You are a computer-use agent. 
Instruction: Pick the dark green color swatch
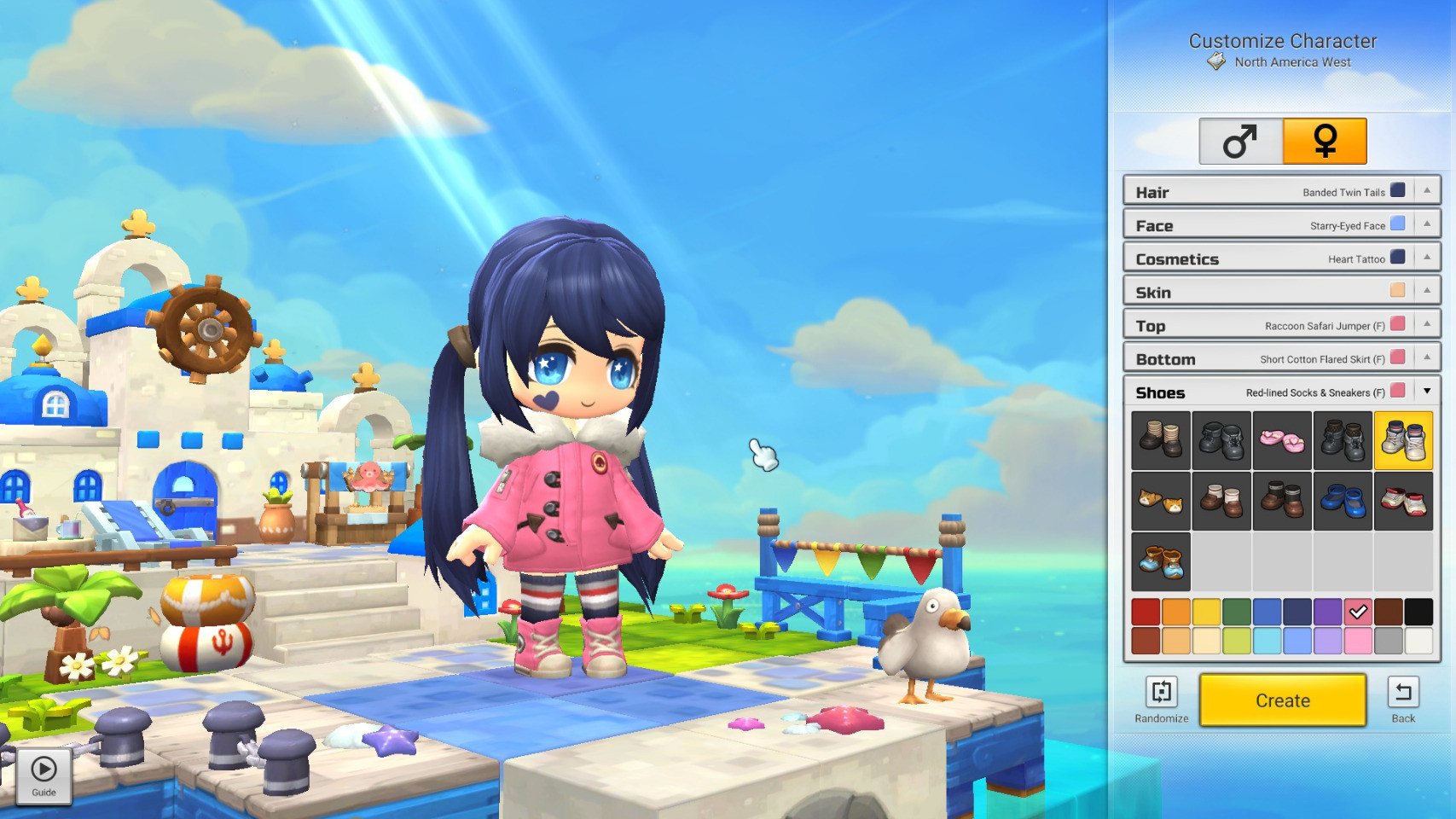[1236, 612]
